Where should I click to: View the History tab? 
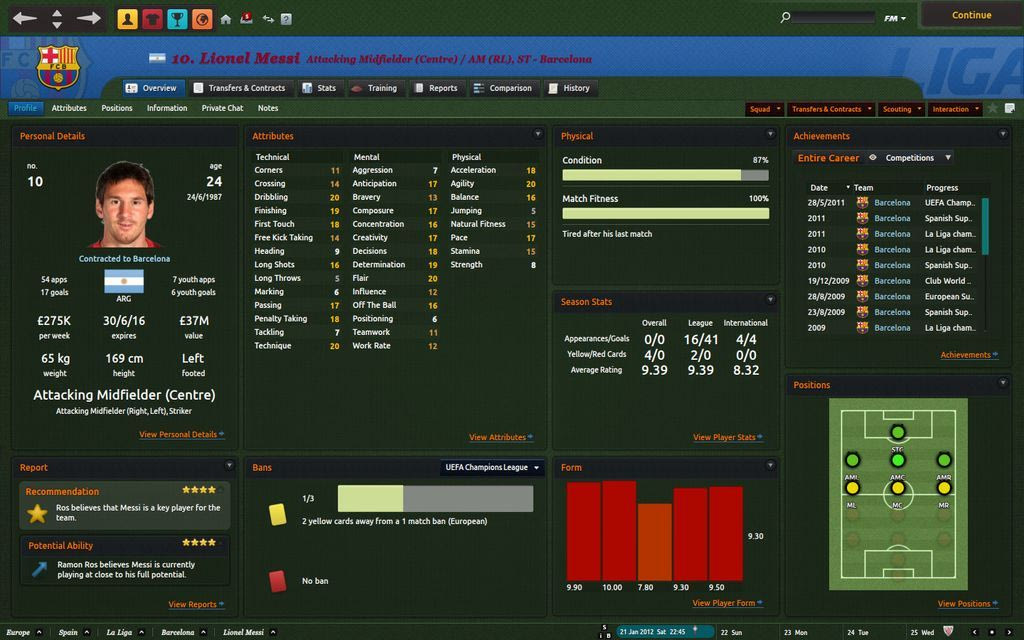pos(569,88)
